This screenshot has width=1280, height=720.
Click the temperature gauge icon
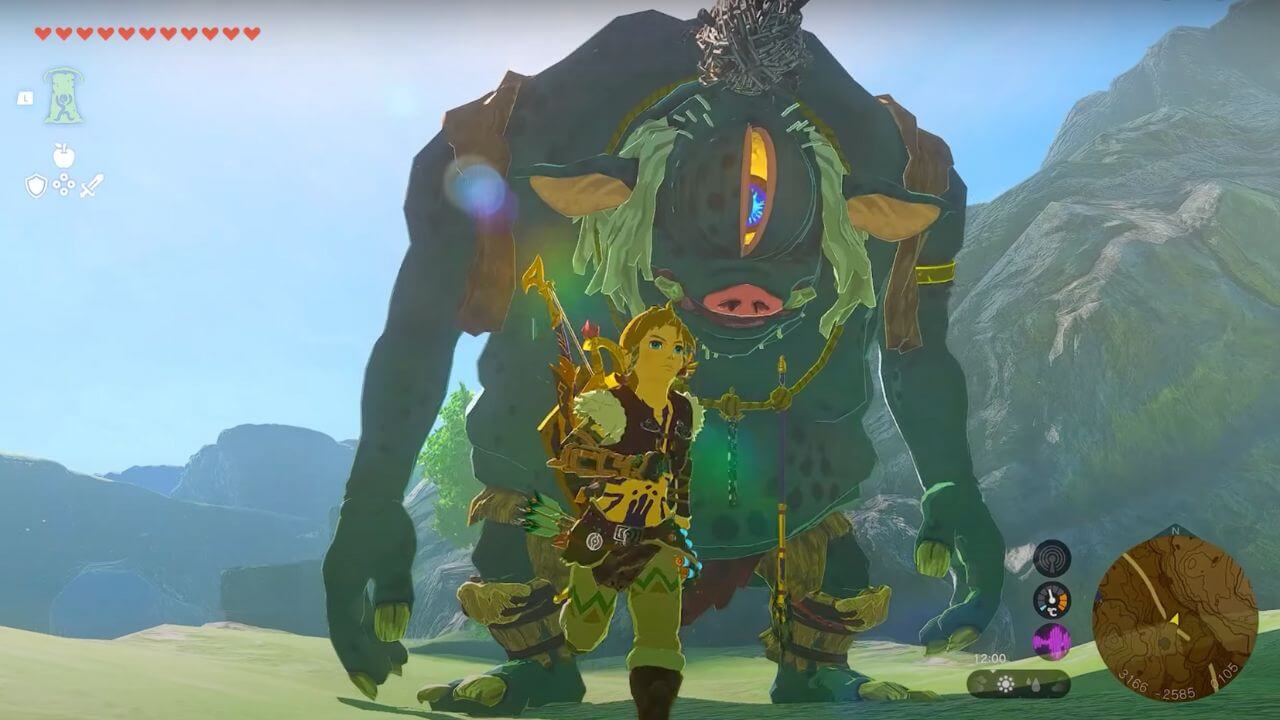pos(1051,599)
